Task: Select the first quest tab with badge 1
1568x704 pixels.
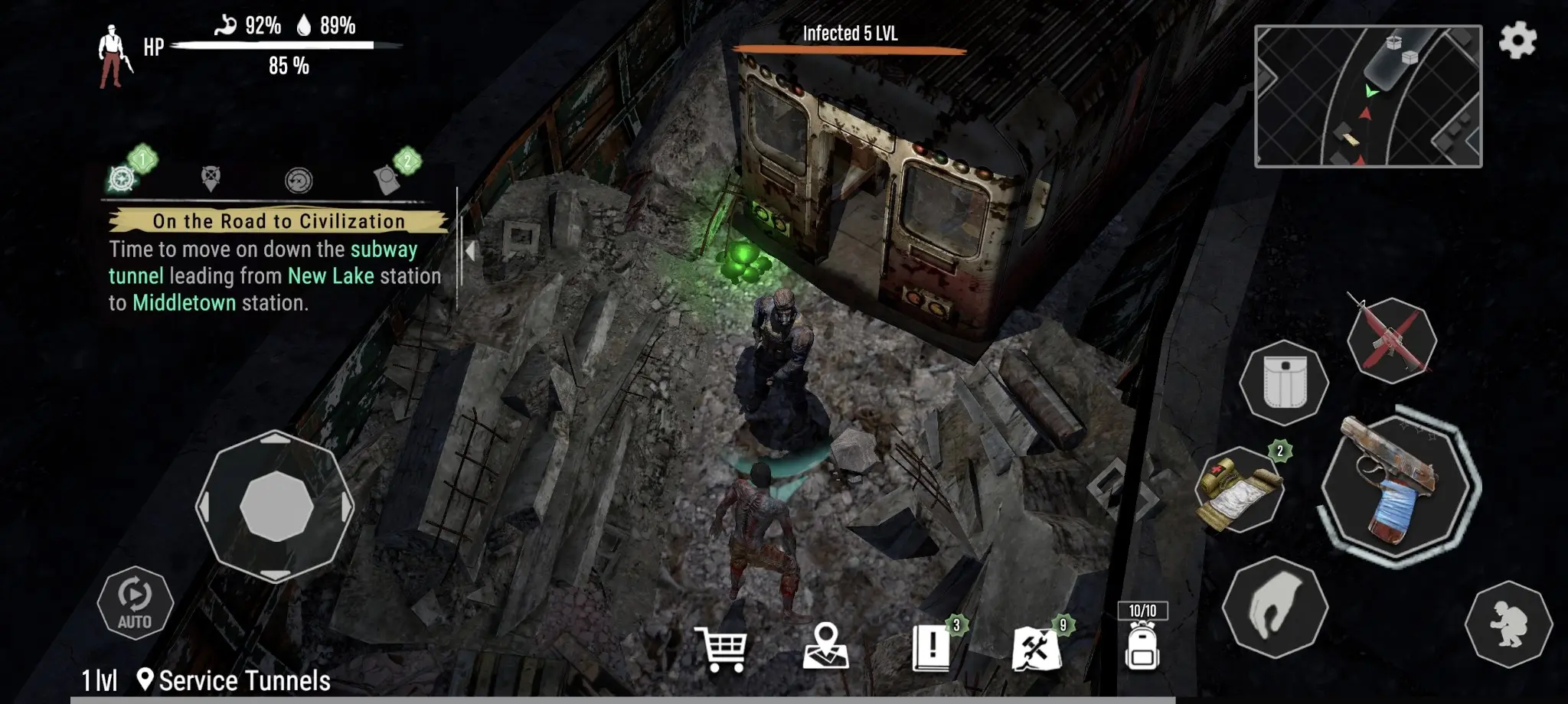Action: [122, 178]
